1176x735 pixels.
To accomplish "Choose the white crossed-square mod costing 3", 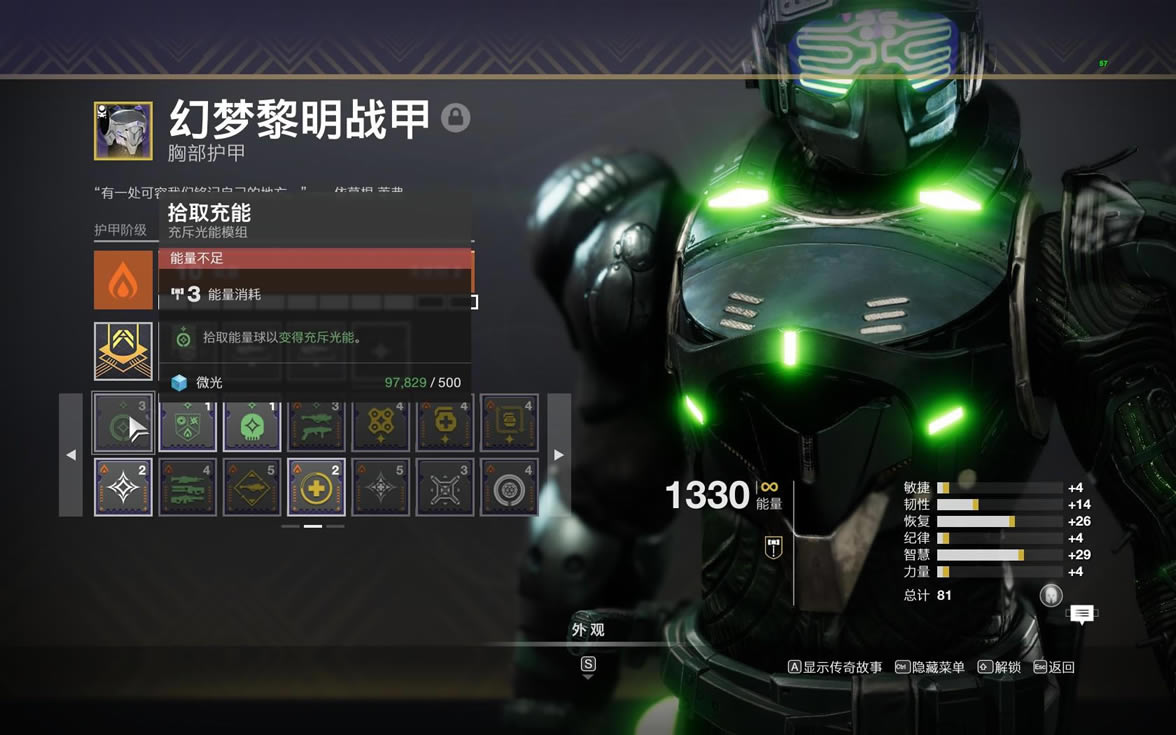I will (445, 487).
